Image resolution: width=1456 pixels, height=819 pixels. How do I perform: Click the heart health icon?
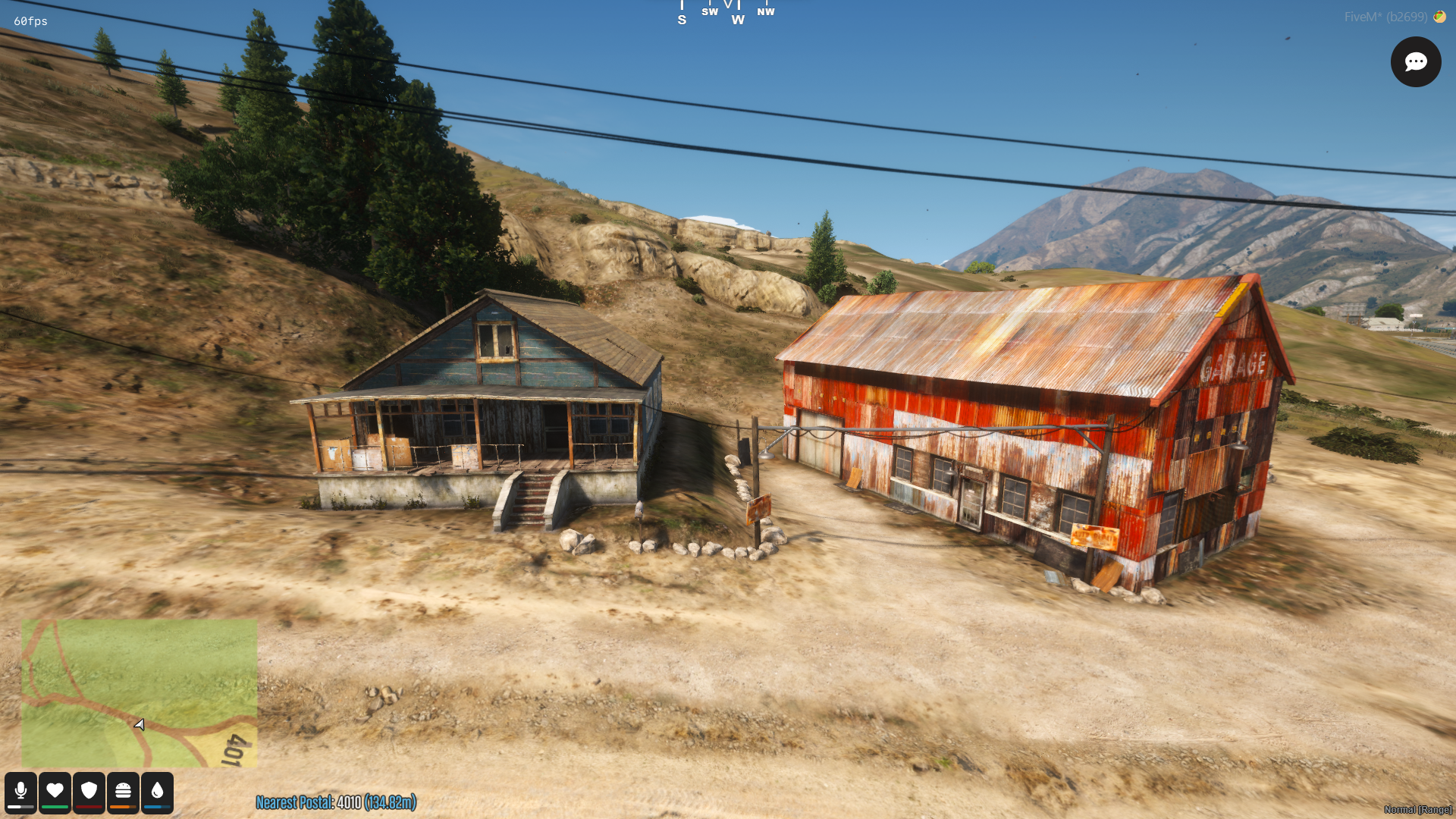pyautogui.click(x=55, y=791)
